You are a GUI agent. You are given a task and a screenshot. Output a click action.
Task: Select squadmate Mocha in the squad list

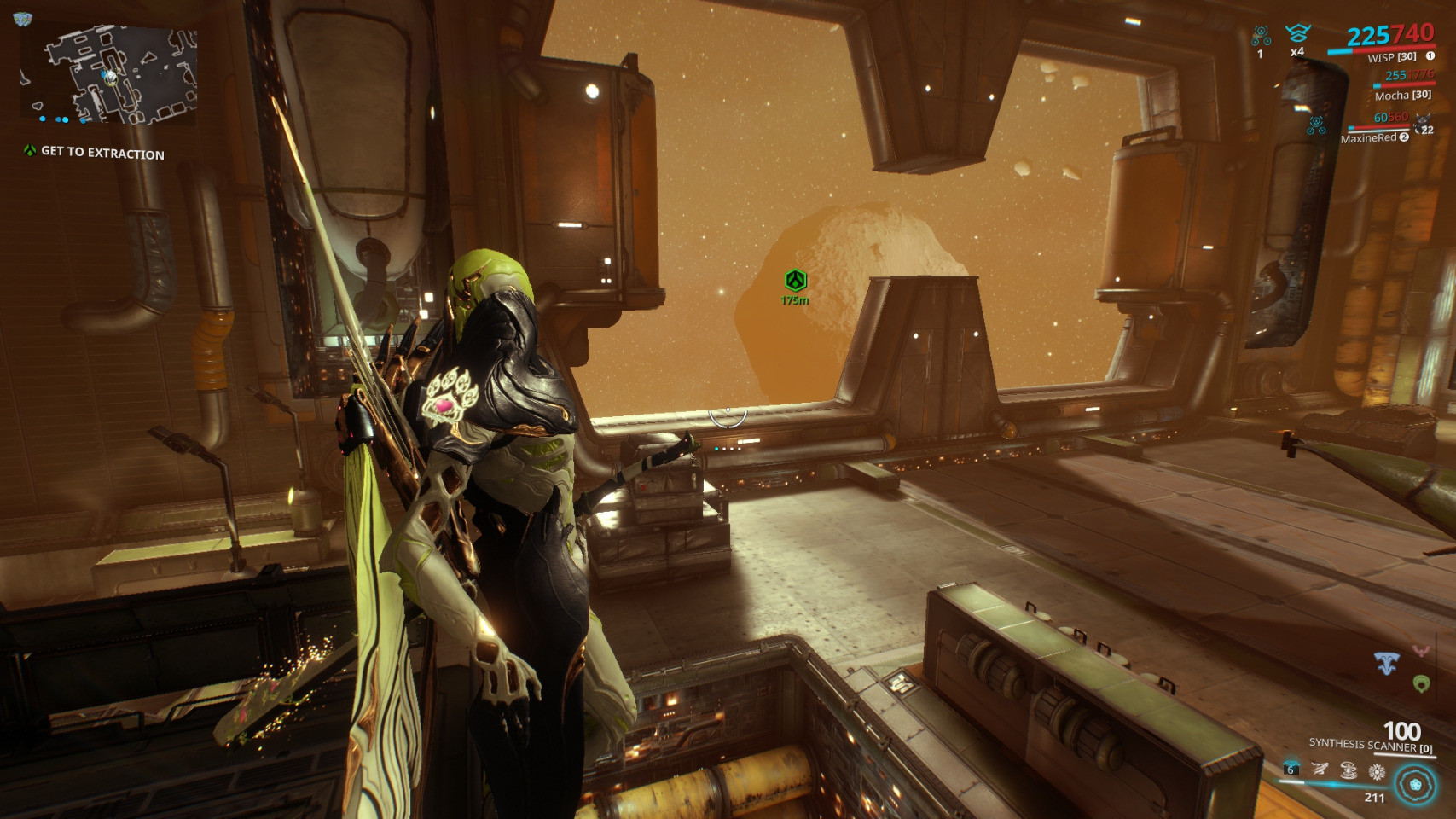pyautogui.click(x=1402, y=96)
